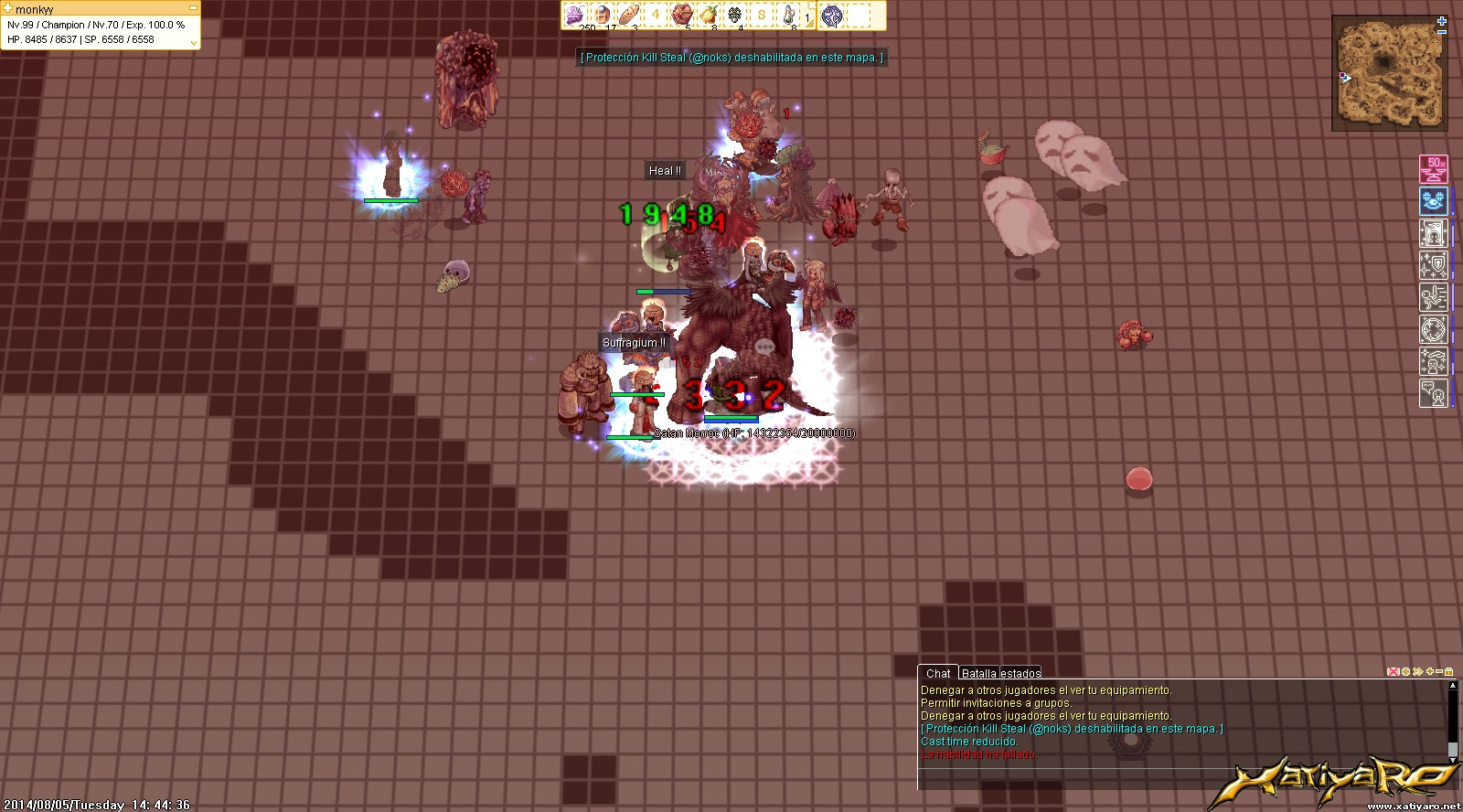Zoom out the minimap with minus button
The width and height of the screenshot is (1463, 812).
click(x=1442, y=32)
